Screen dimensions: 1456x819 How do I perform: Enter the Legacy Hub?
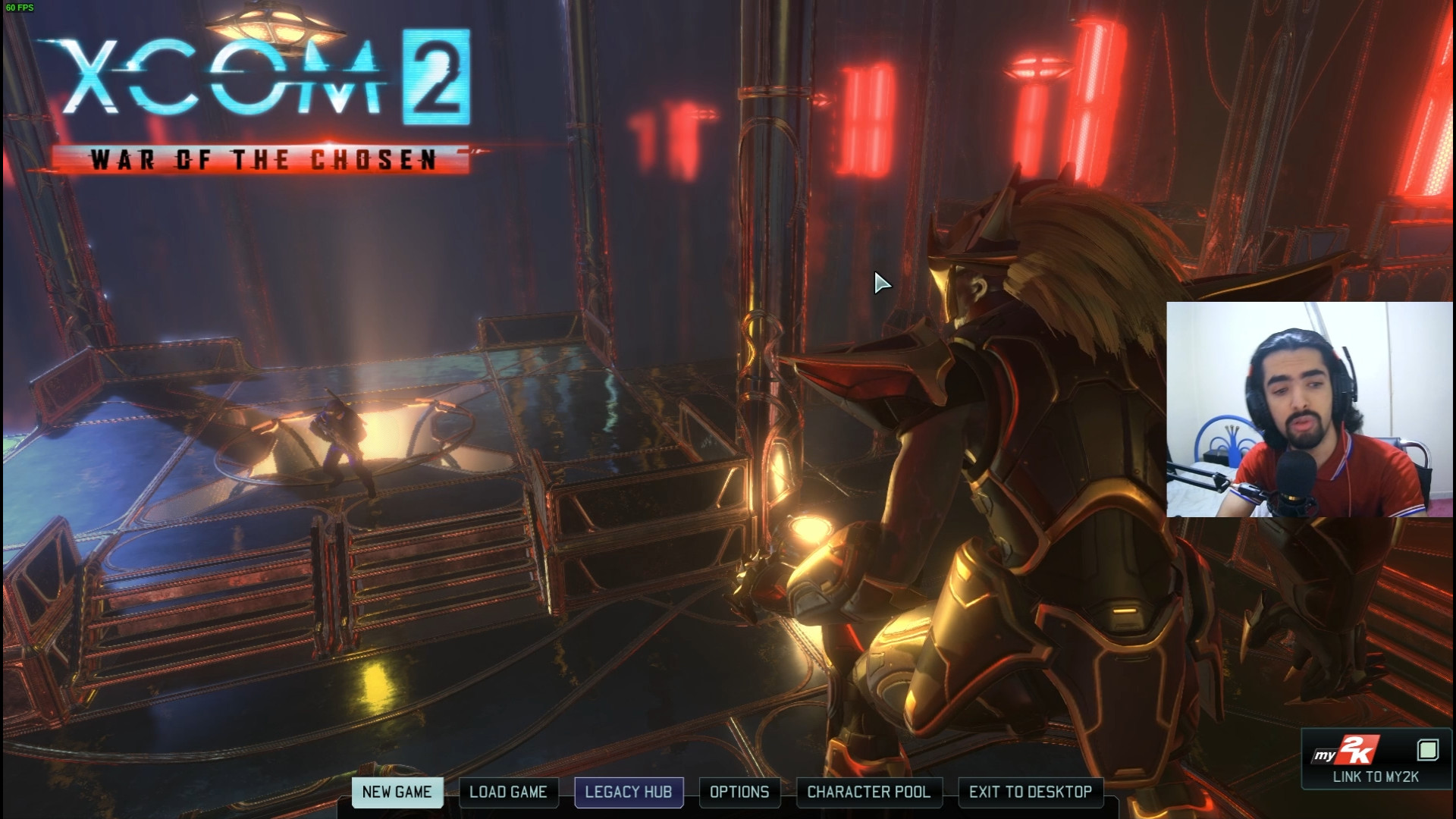click(x=629, y=792)
